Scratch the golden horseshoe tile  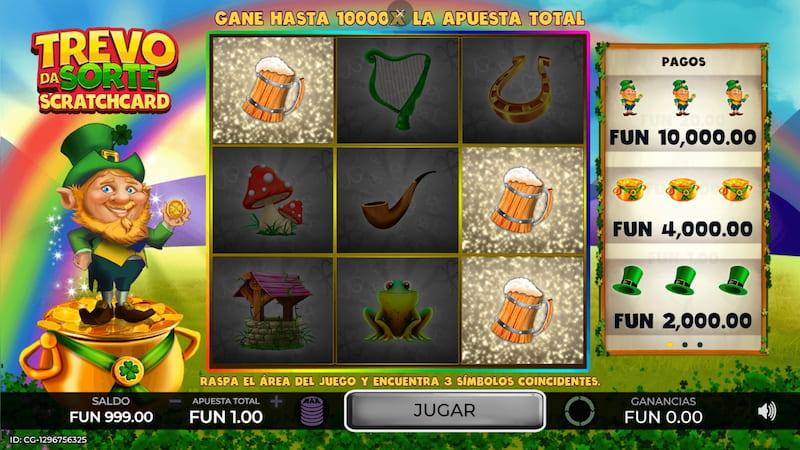[x=522, y=90]
